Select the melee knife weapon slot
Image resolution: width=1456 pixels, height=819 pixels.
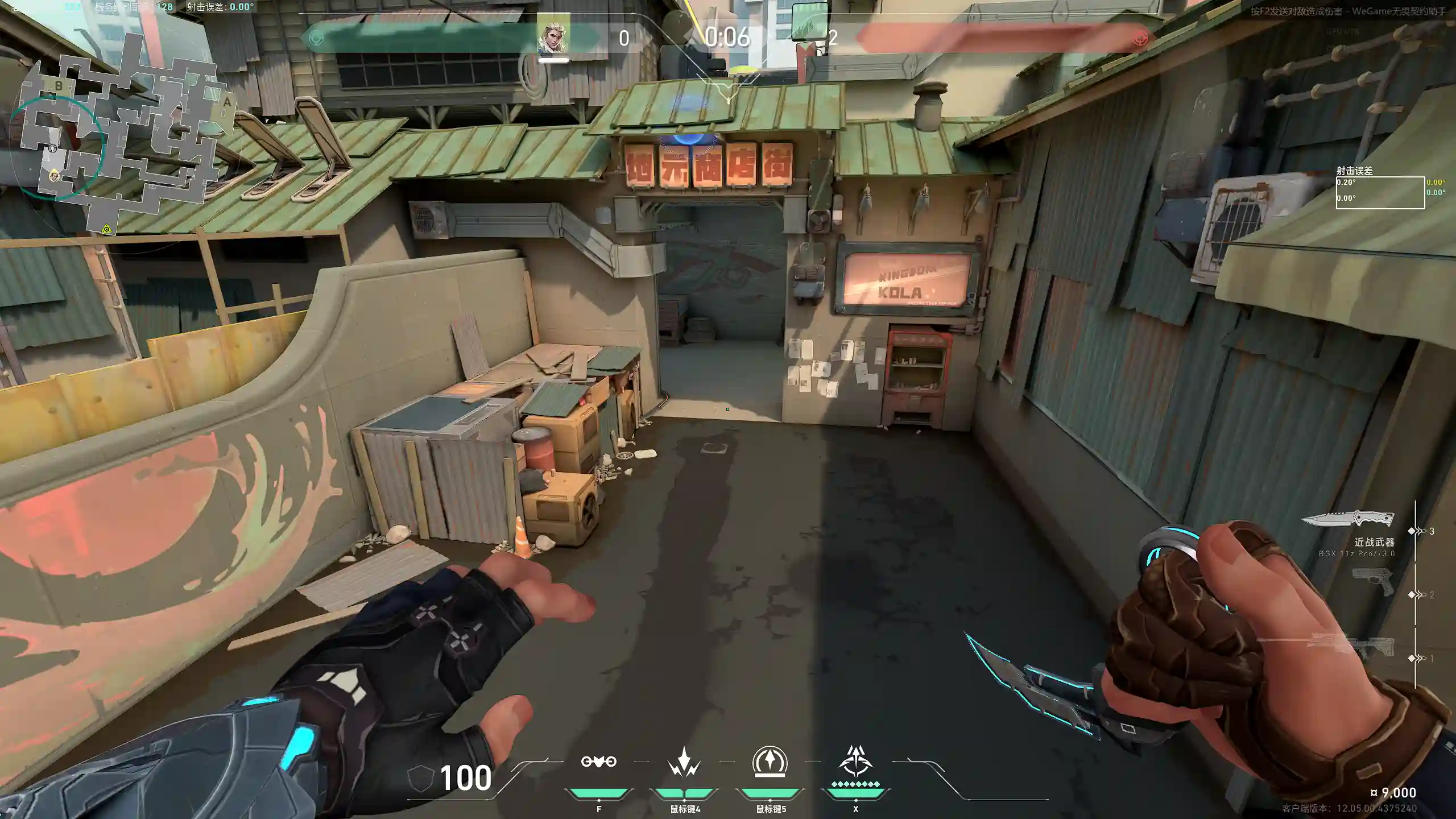click(1348, 519)
